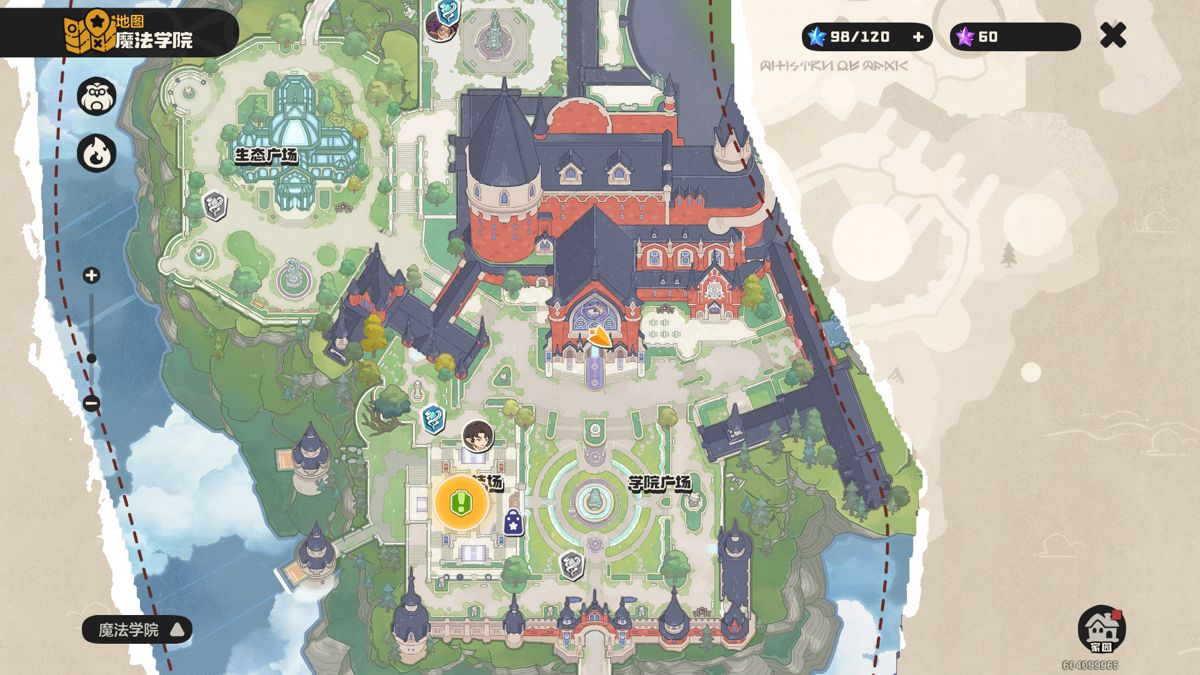Screen dimensions: 1200x675
Task: Select the shopping bag shop marker
Action: (513, 522)
